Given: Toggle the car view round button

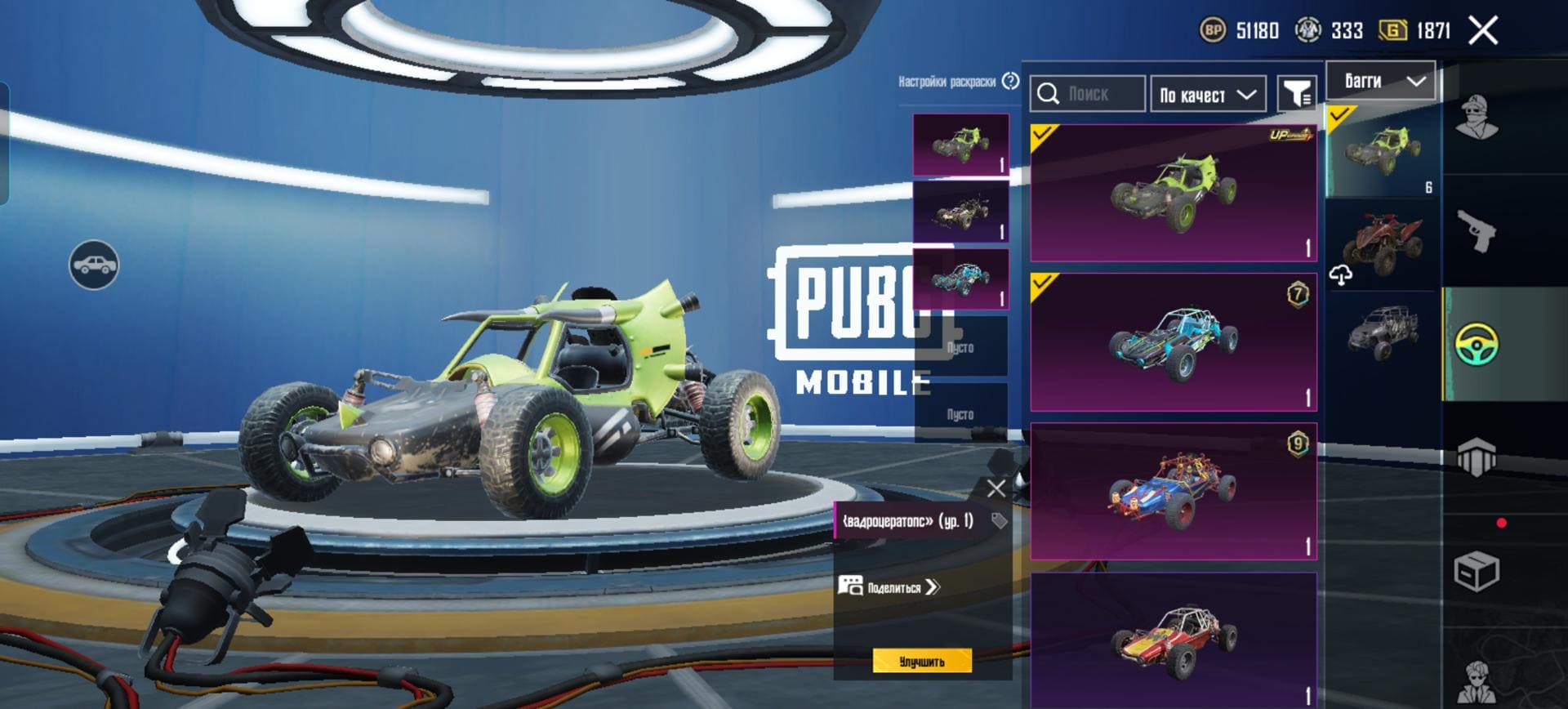Looking at the screenshot, I should click(x=94, y=265).
